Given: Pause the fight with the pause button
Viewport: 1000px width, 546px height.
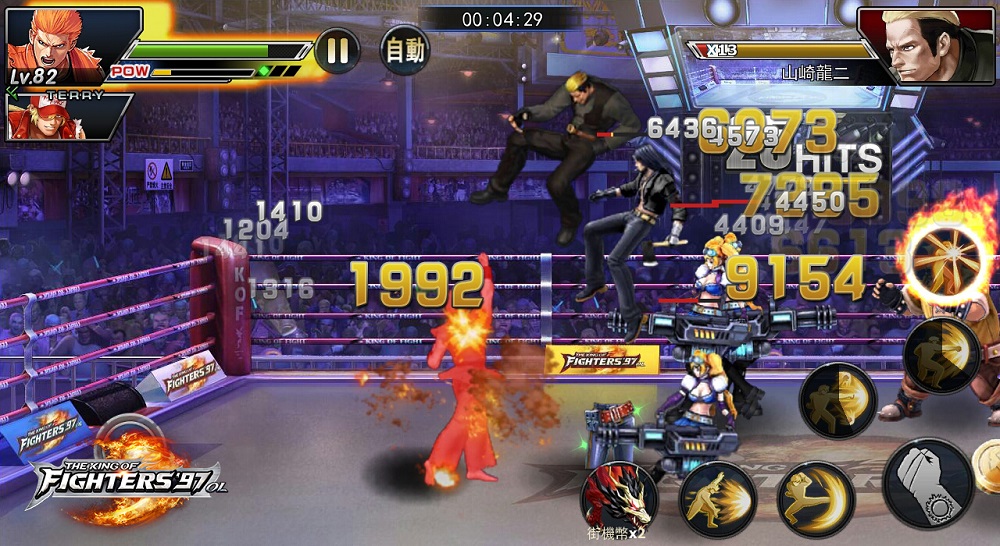Looking at the screenshot, I should point(337,50).
